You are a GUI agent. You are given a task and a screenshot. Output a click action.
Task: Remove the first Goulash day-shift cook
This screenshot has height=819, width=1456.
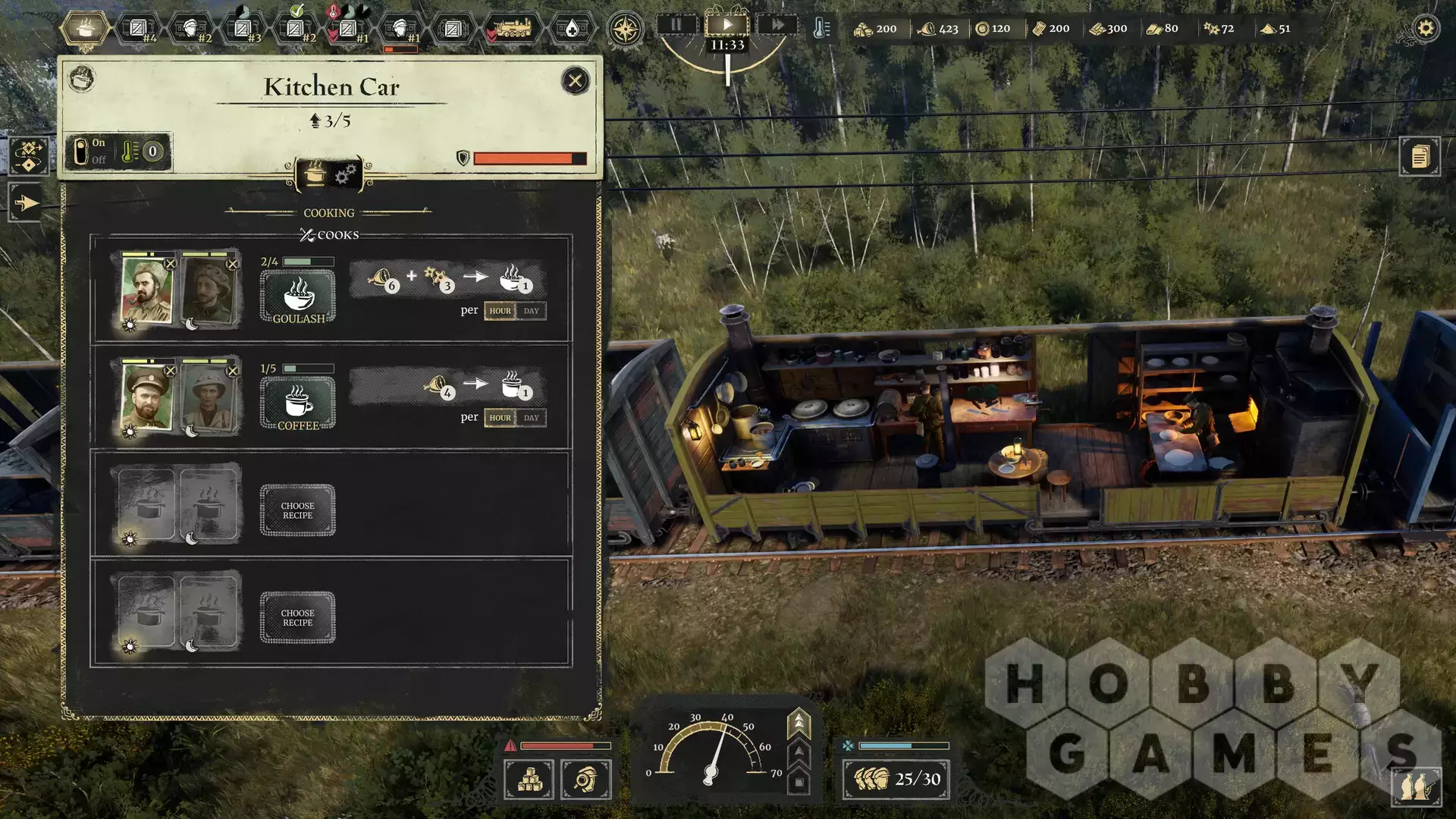pos(170,264)
